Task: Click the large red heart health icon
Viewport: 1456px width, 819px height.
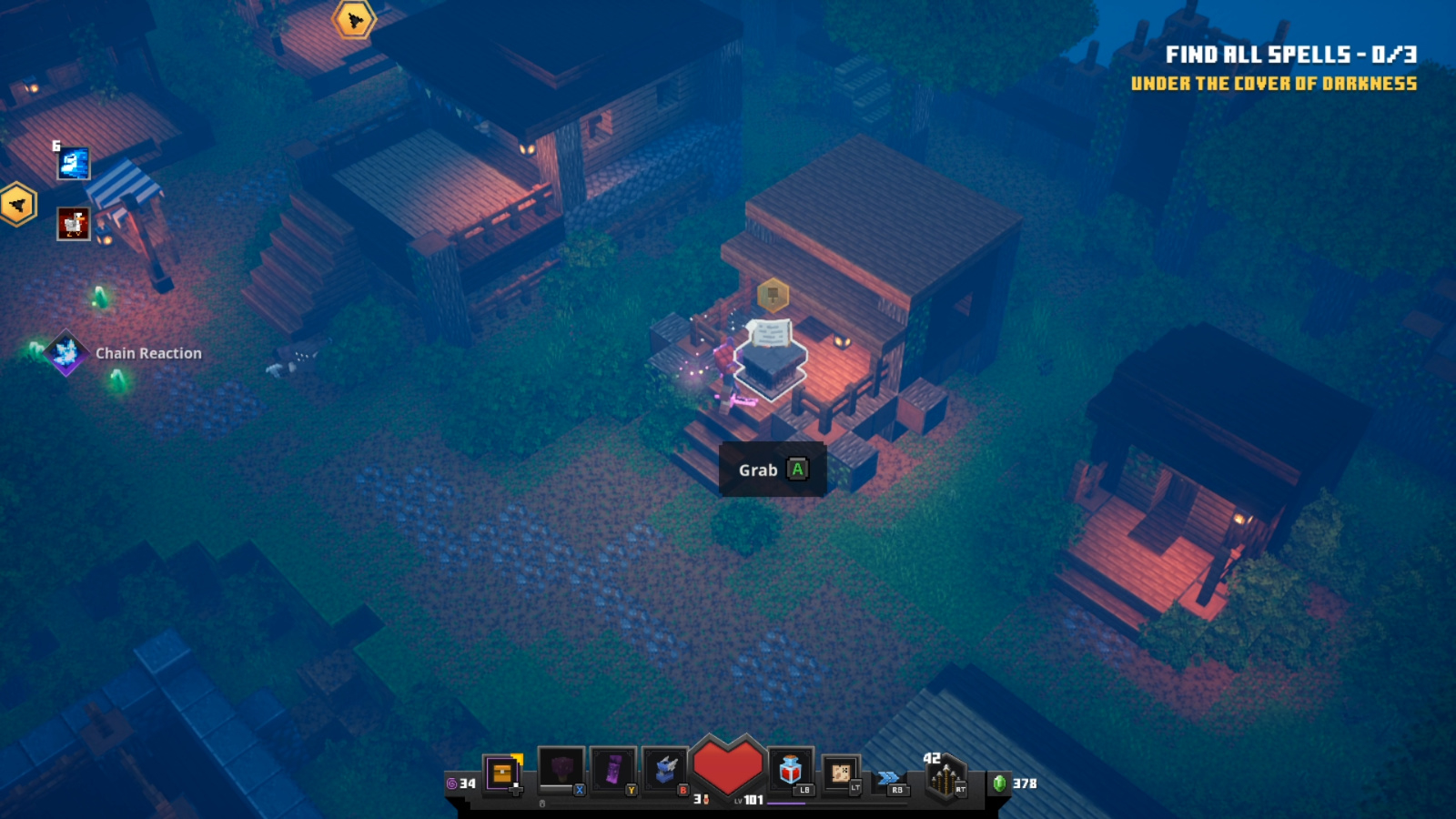Action: 727,767
